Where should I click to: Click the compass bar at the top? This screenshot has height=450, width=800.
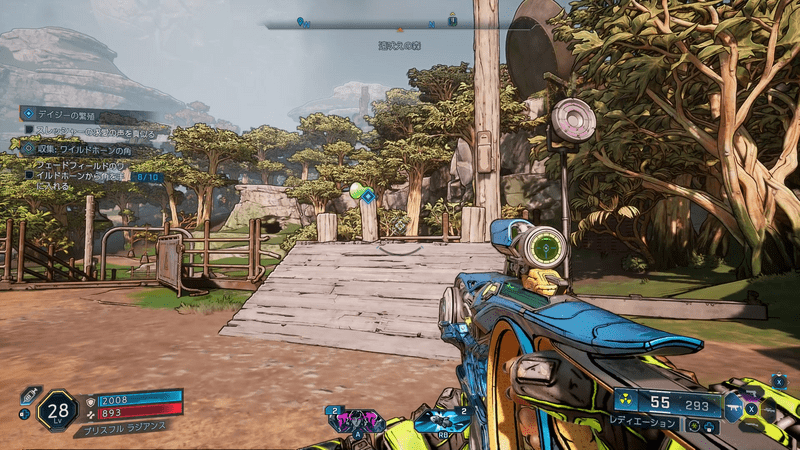(x=400, y=26)
